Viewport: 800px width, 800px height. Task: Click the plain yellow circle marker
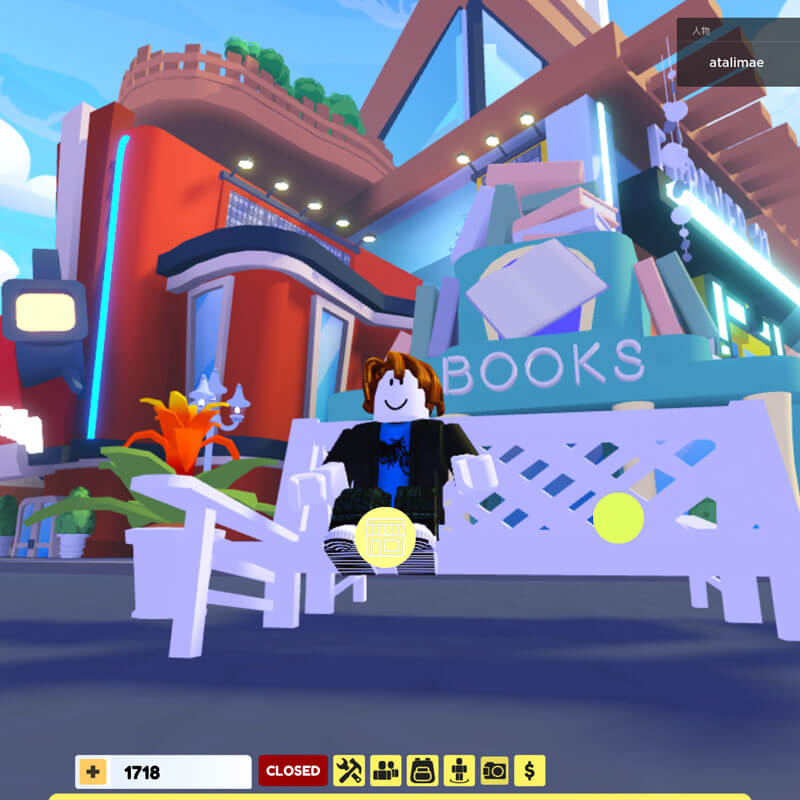tap(618, 518)
